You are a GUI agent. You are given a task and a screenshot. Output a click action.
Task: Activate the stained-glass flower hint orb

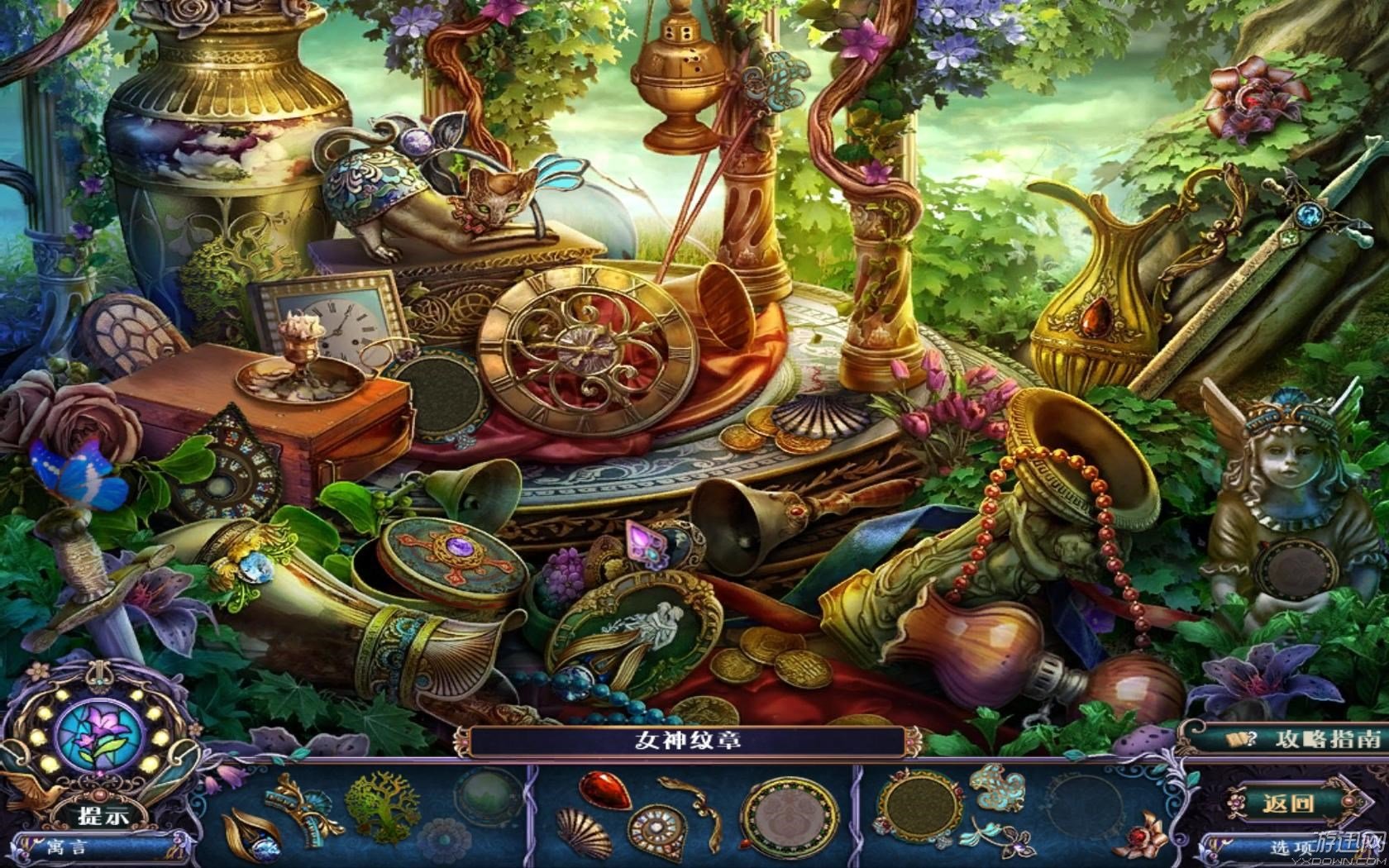coord(99,733)
